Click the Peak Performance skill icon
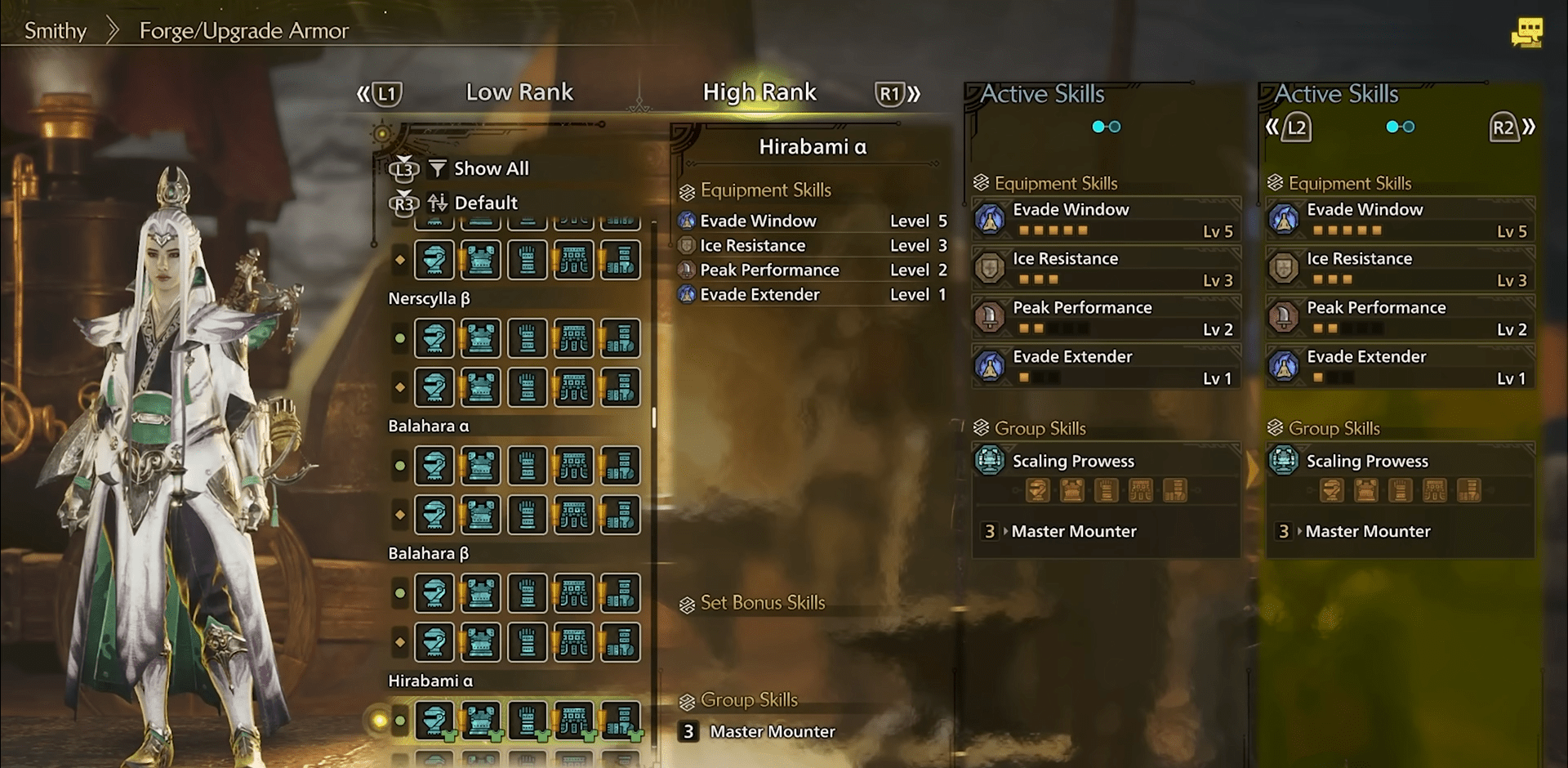Viewport: 1568px width, 768px height. point(990,317)
